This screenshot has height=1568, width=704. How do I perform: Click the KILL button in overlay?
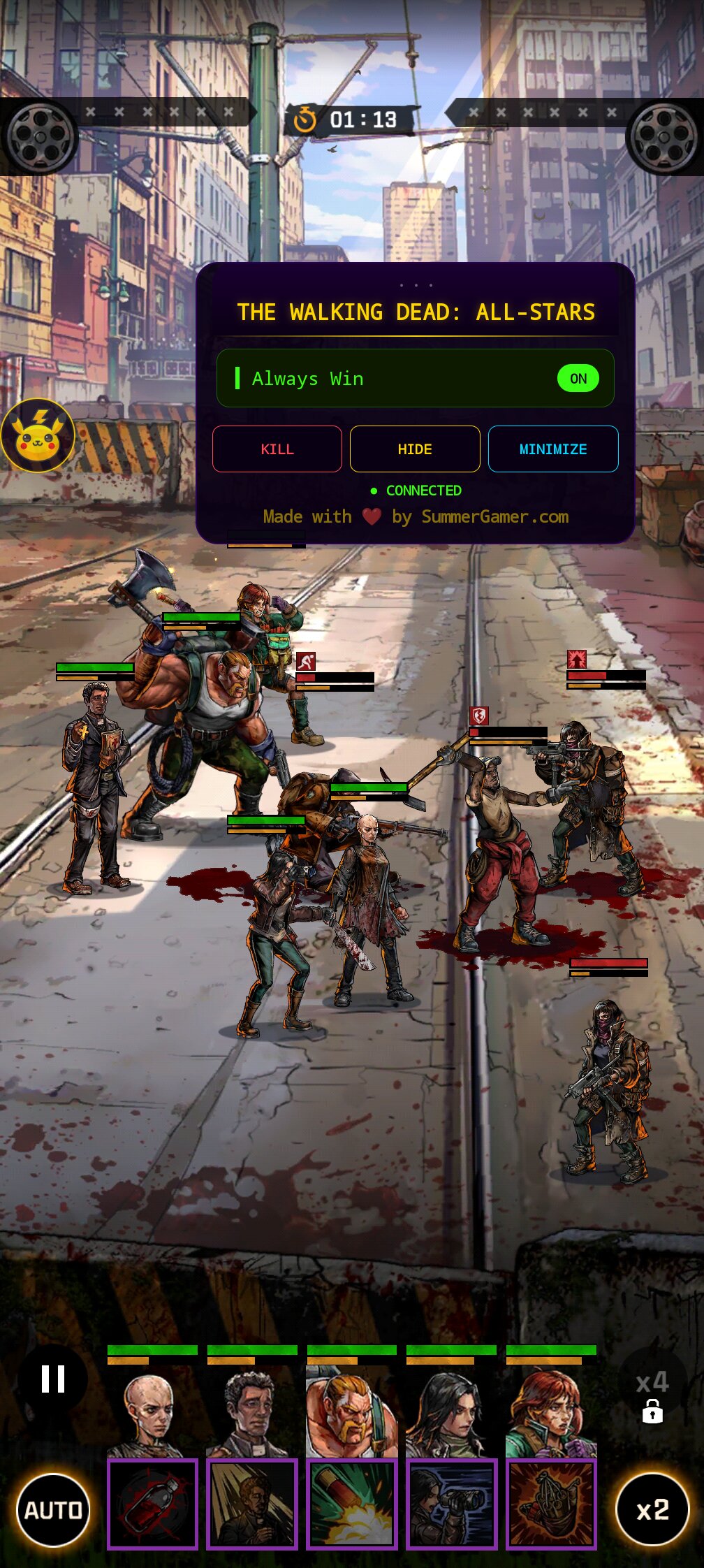277,449
